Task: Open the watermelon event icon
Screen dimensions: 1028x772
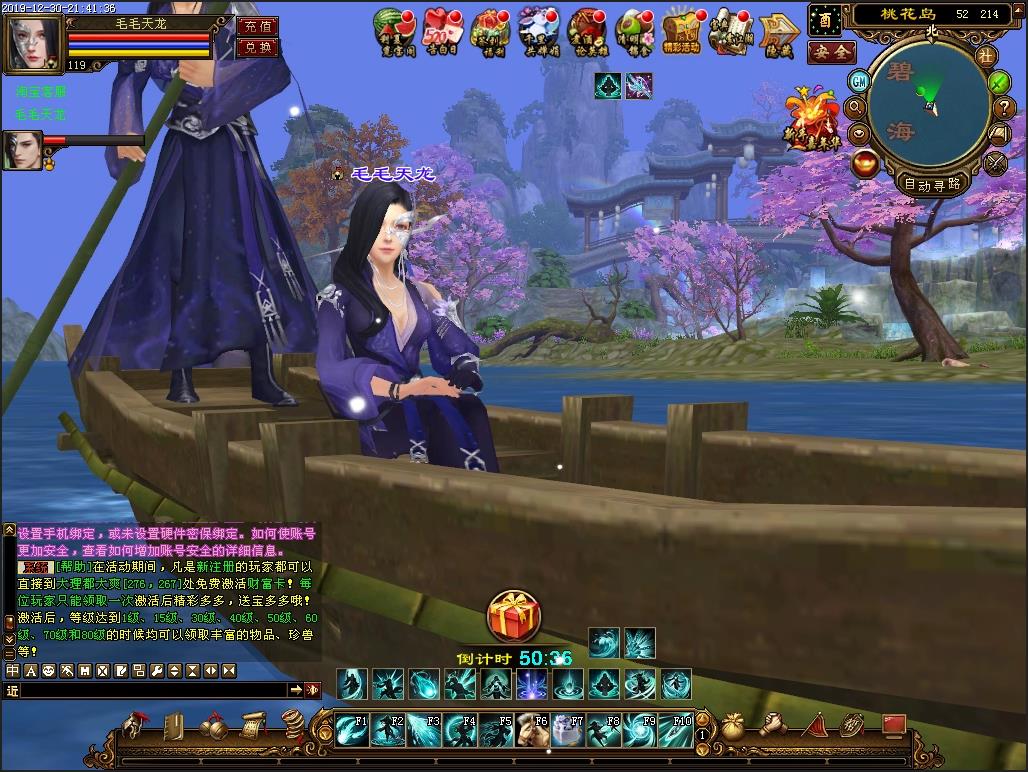Action: (x=394, y=30)
